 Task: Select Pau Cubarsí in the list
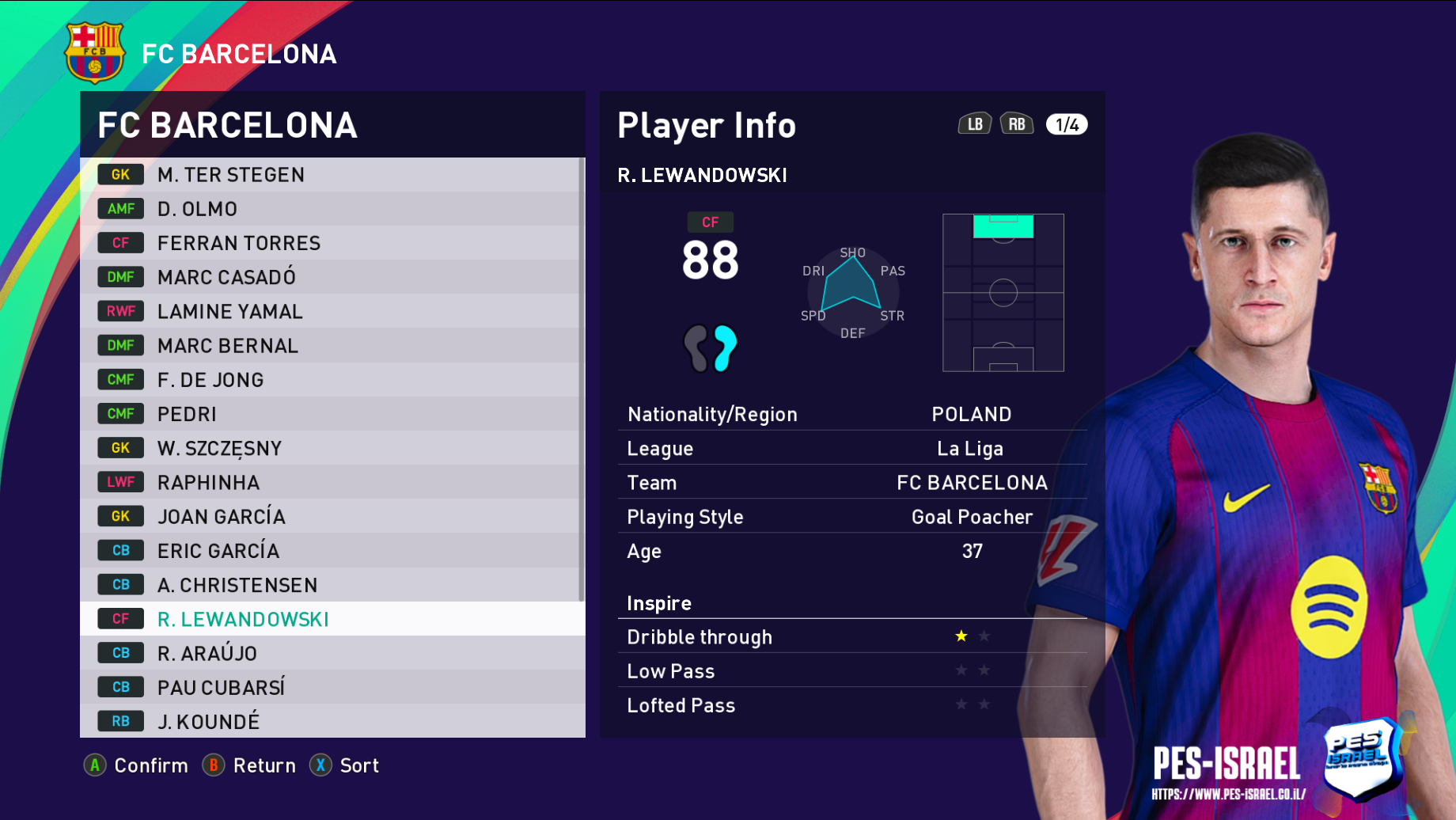[332, 687]
